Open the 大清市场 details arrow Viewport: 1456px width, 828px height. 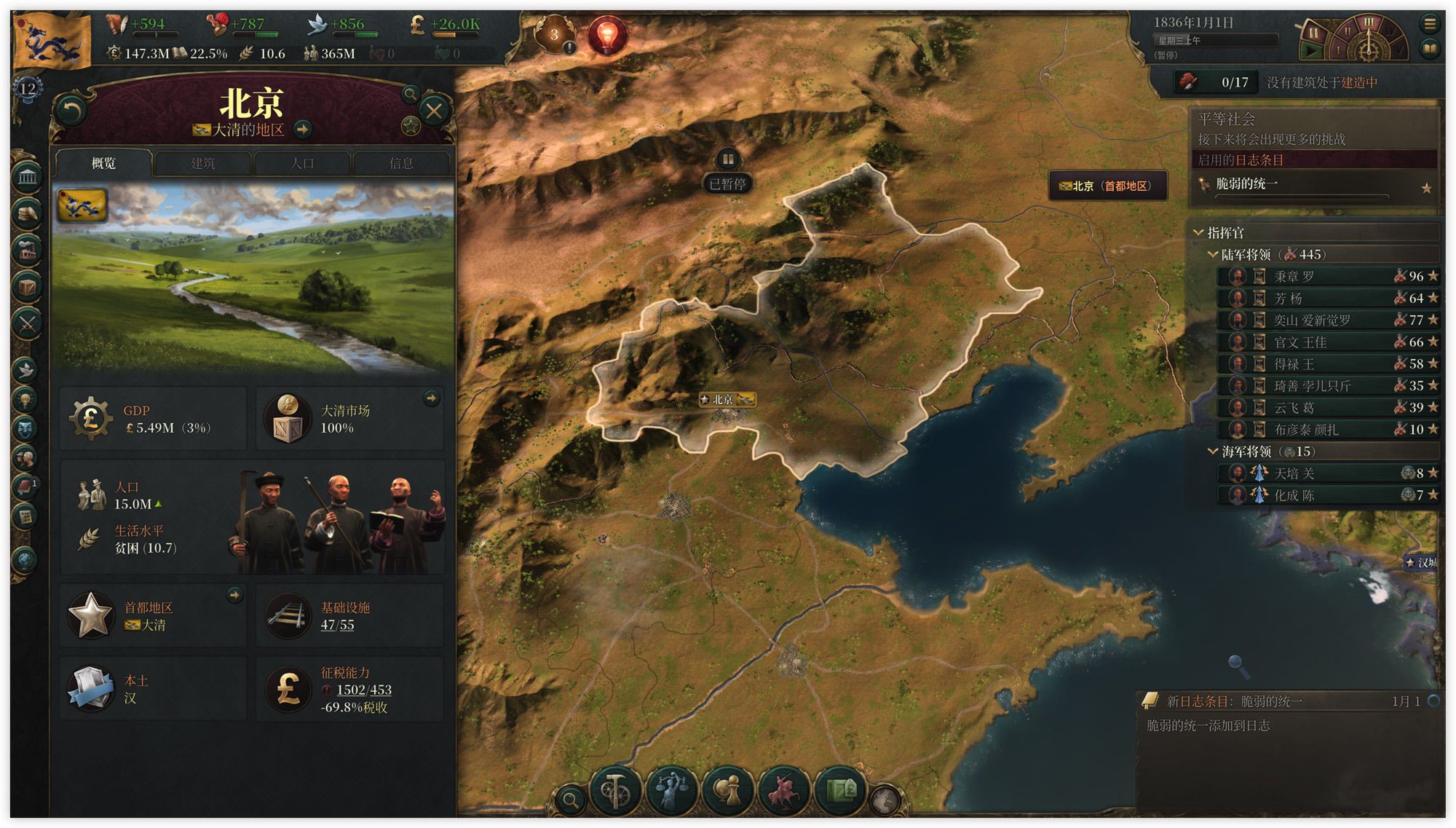(432, 398)
